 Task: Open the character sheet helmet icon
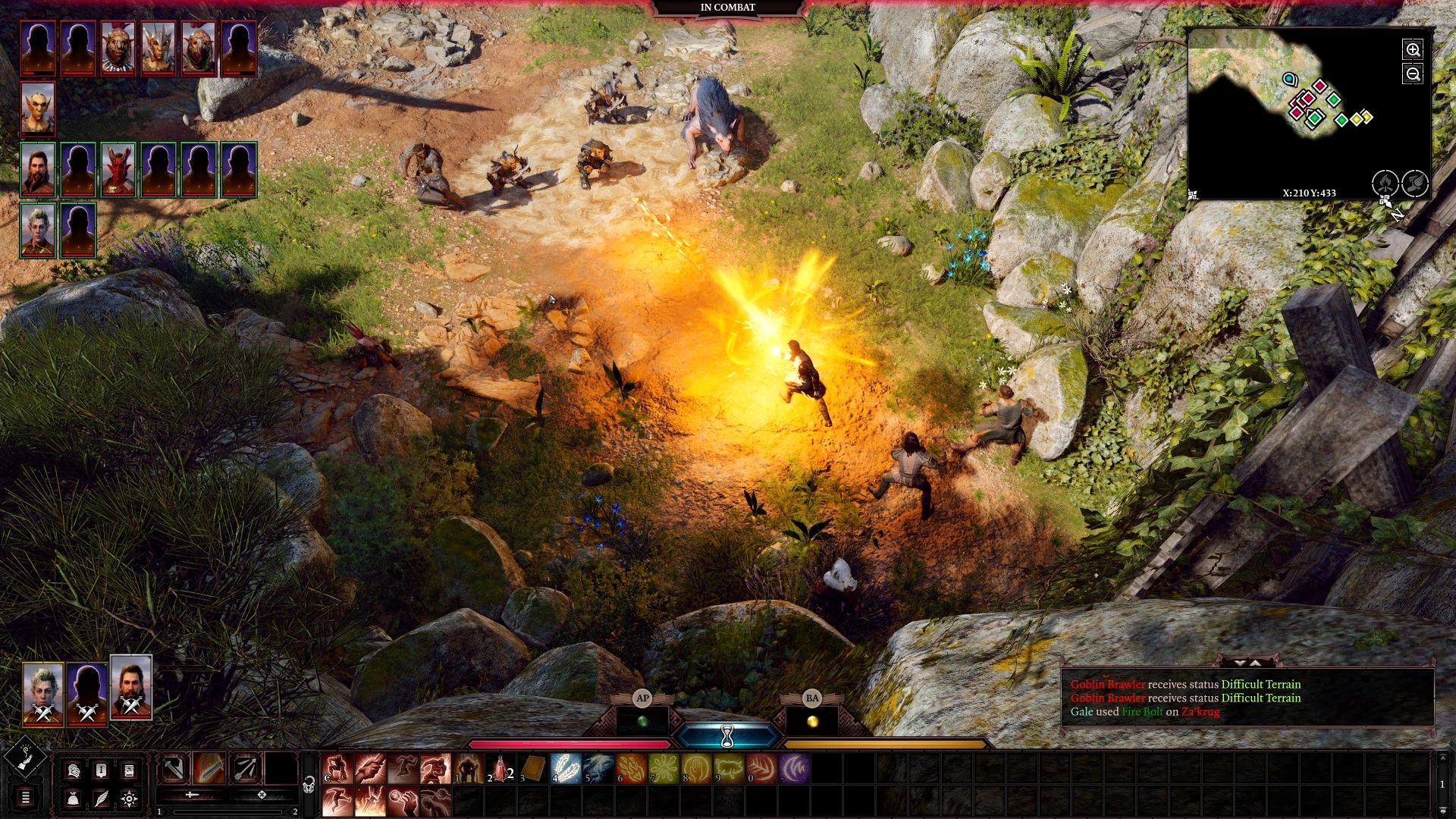pos(74,771)
